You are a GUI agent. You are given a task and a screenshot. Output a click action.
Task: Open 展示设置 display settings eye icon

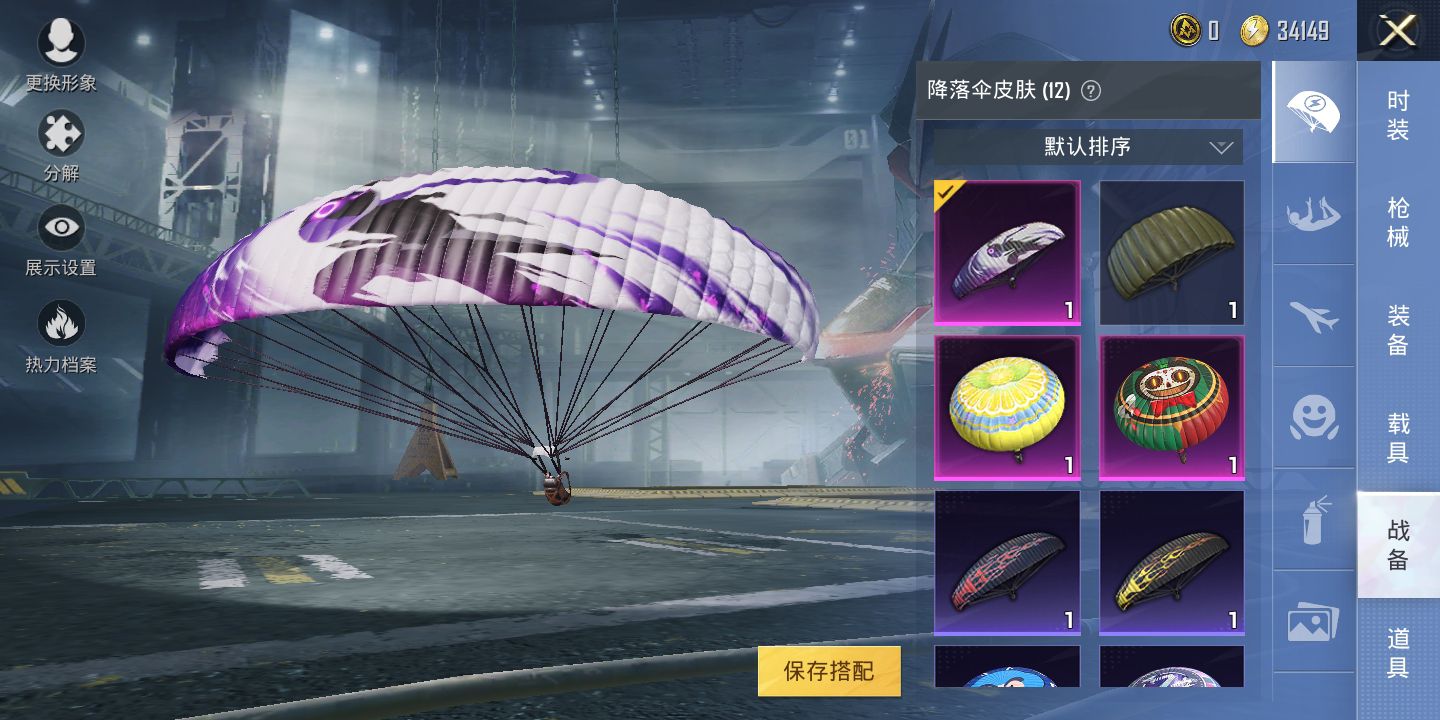point(62,228)
